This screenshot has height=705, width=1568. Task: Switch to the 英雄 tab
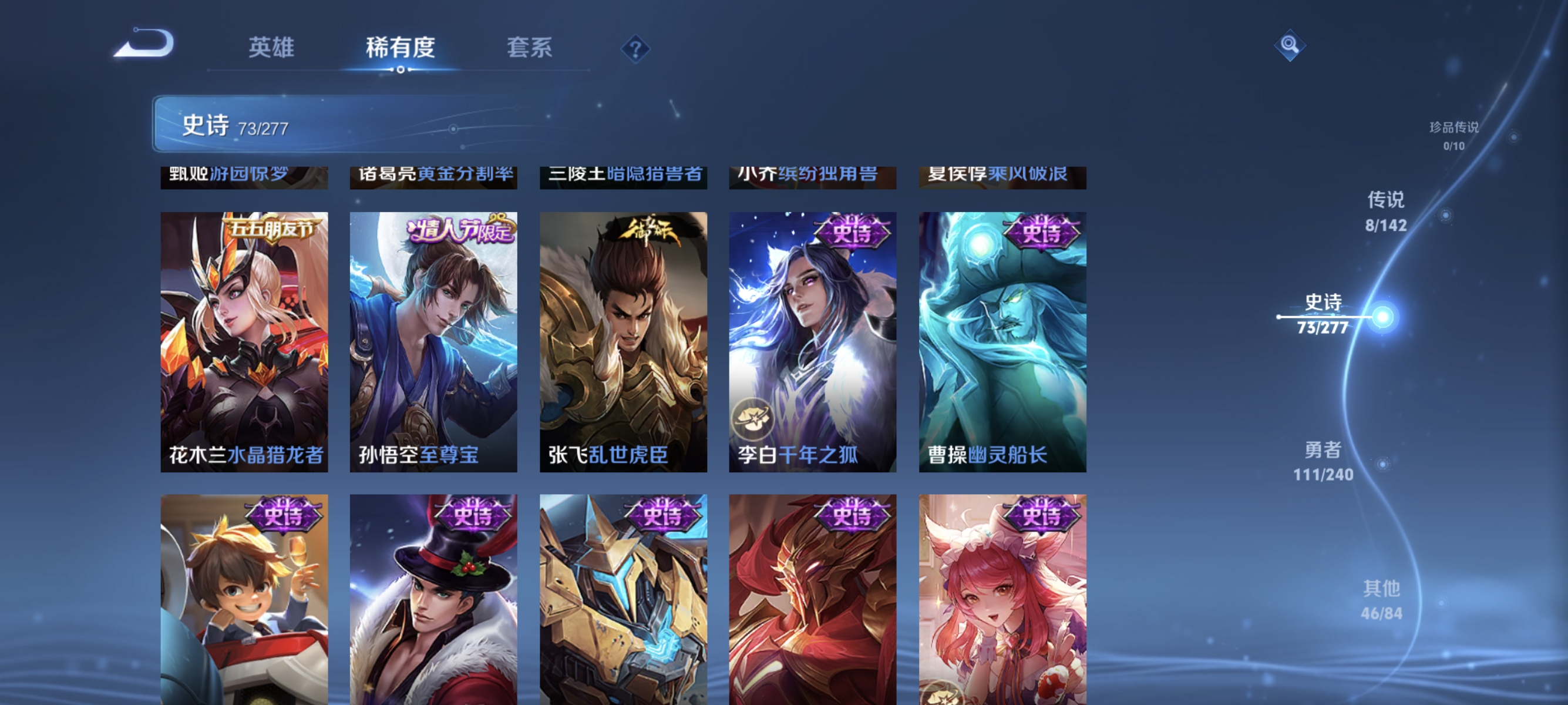[271, 48]
